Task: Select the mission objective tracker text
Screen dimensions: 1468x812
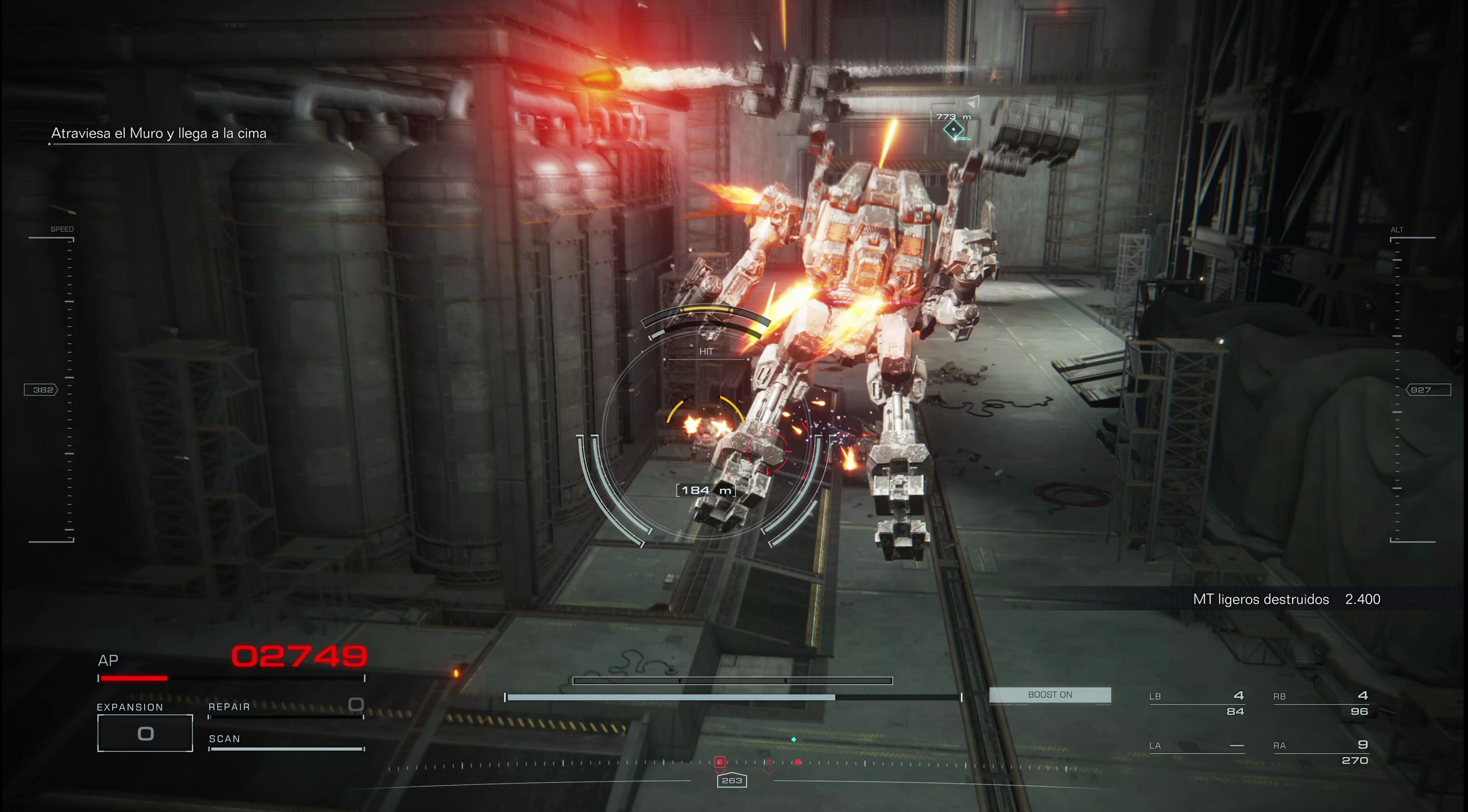Action: point(159,133)
